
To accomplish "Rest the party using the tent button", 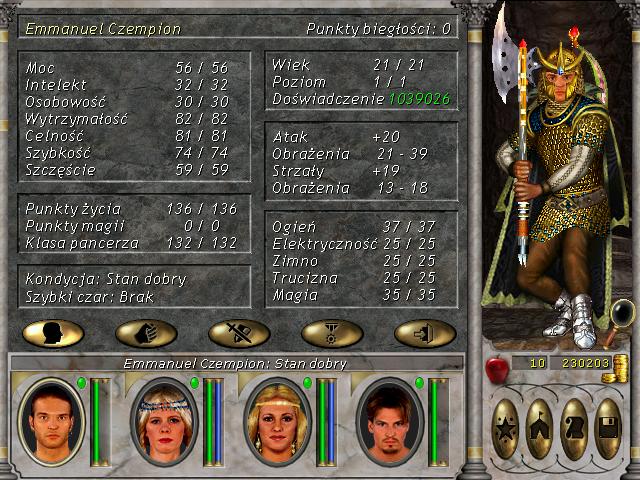I will (x=541, y=428).
